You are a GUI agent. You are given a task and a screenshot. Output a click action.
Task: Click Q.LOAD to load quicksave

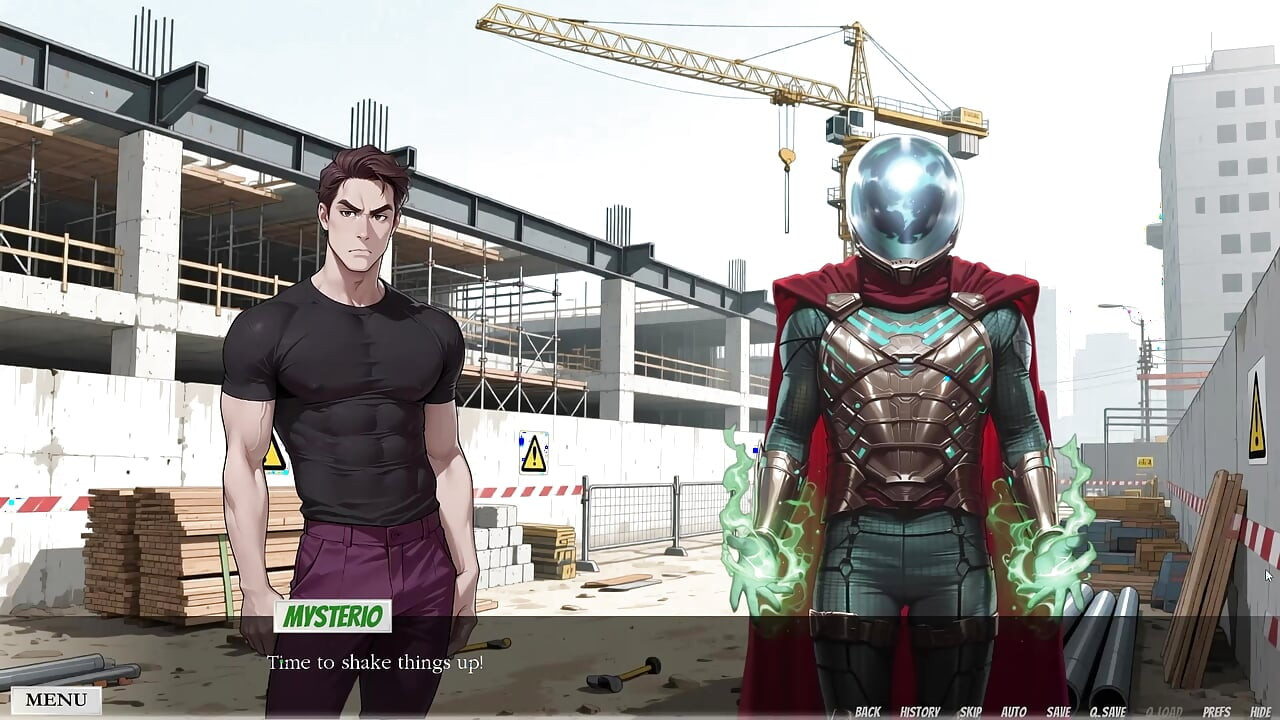coord(1164,711)
